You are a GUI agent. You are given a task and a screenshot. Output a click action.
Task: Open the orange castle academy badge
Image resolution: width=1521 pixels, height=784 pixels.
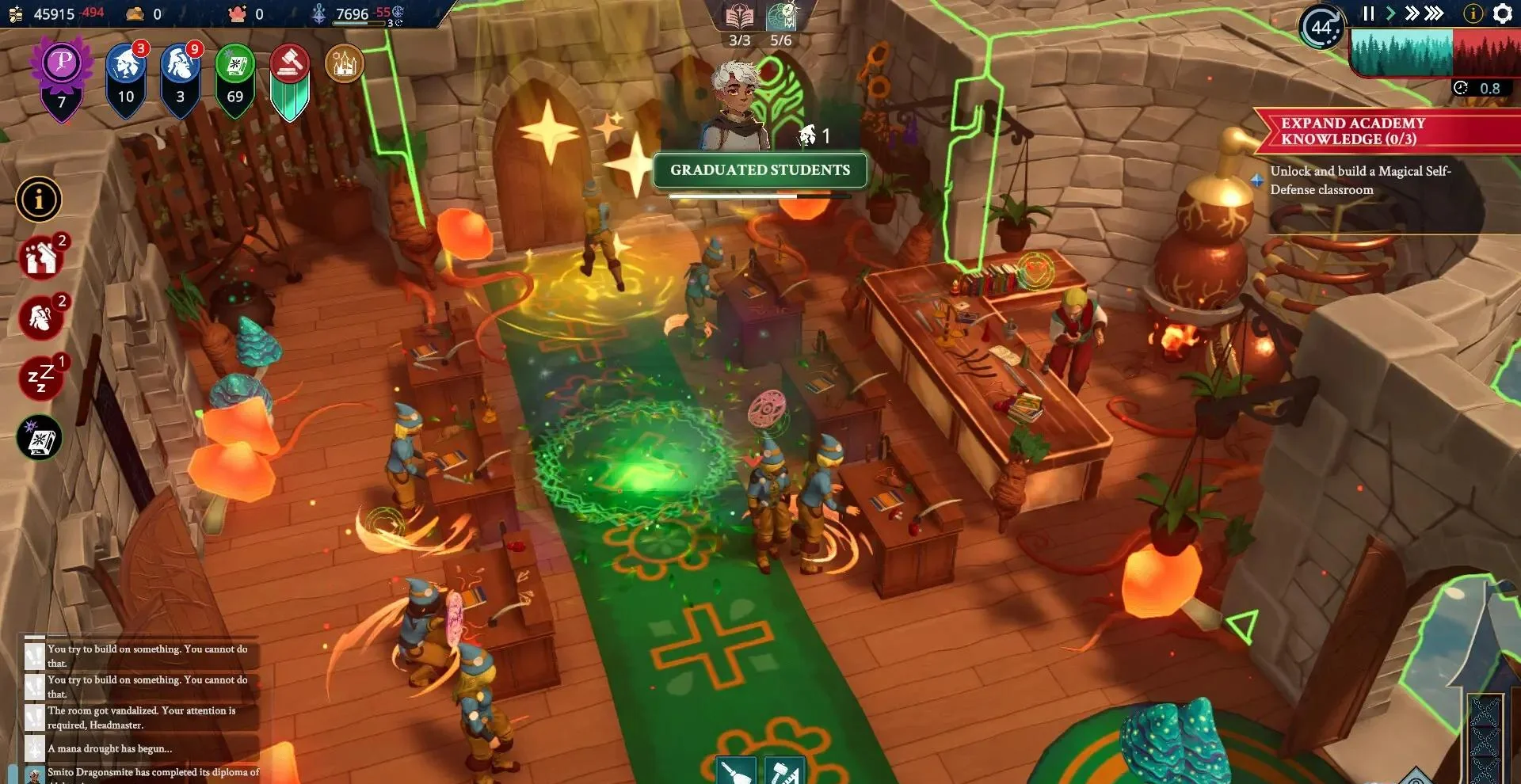pos(345,64)
